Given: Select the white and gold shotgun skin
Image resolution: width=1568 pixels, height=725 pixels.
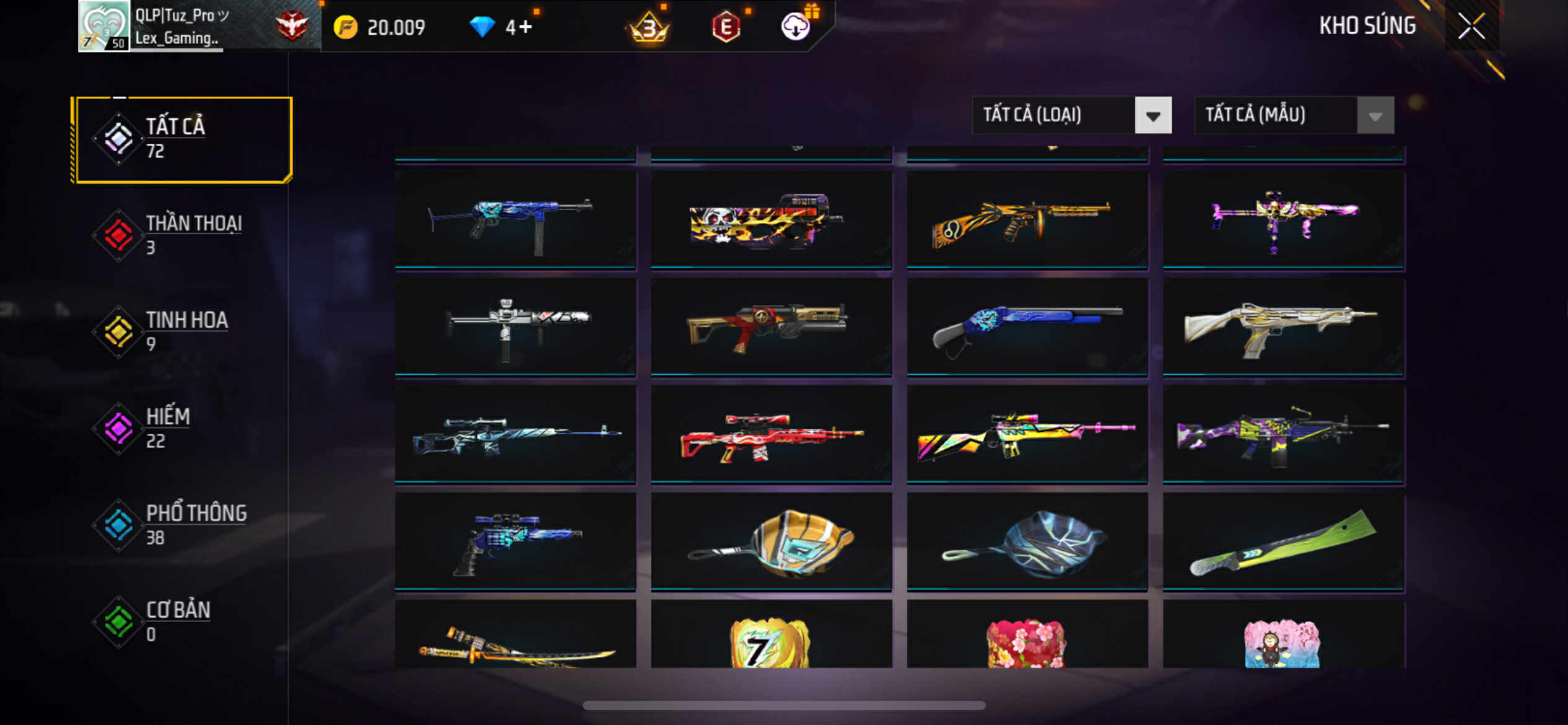Looking at the screenshot, I should [1283, 327].
